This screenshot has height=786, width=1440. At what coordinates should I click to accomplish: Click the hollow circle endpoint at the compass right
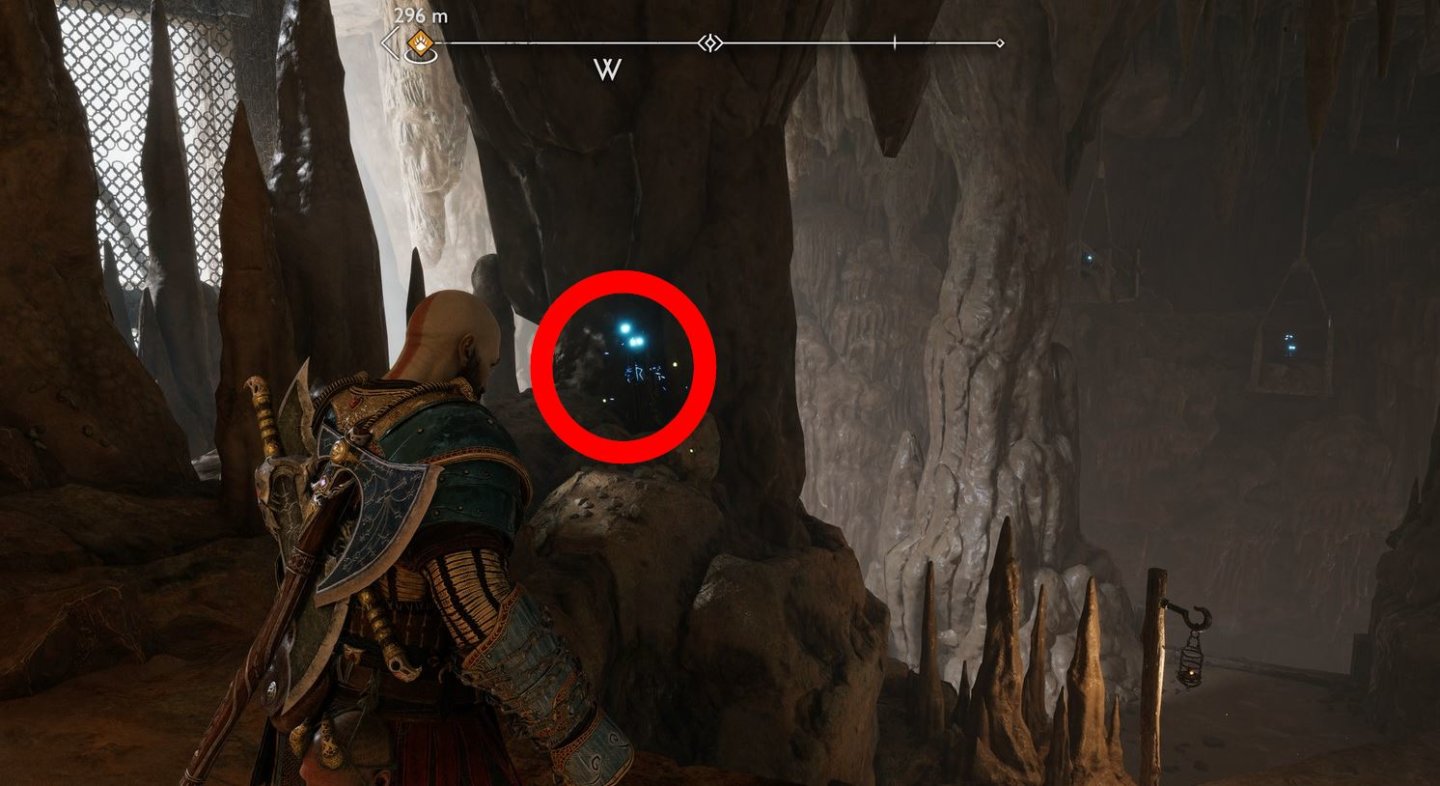click(x=999, y=42)
